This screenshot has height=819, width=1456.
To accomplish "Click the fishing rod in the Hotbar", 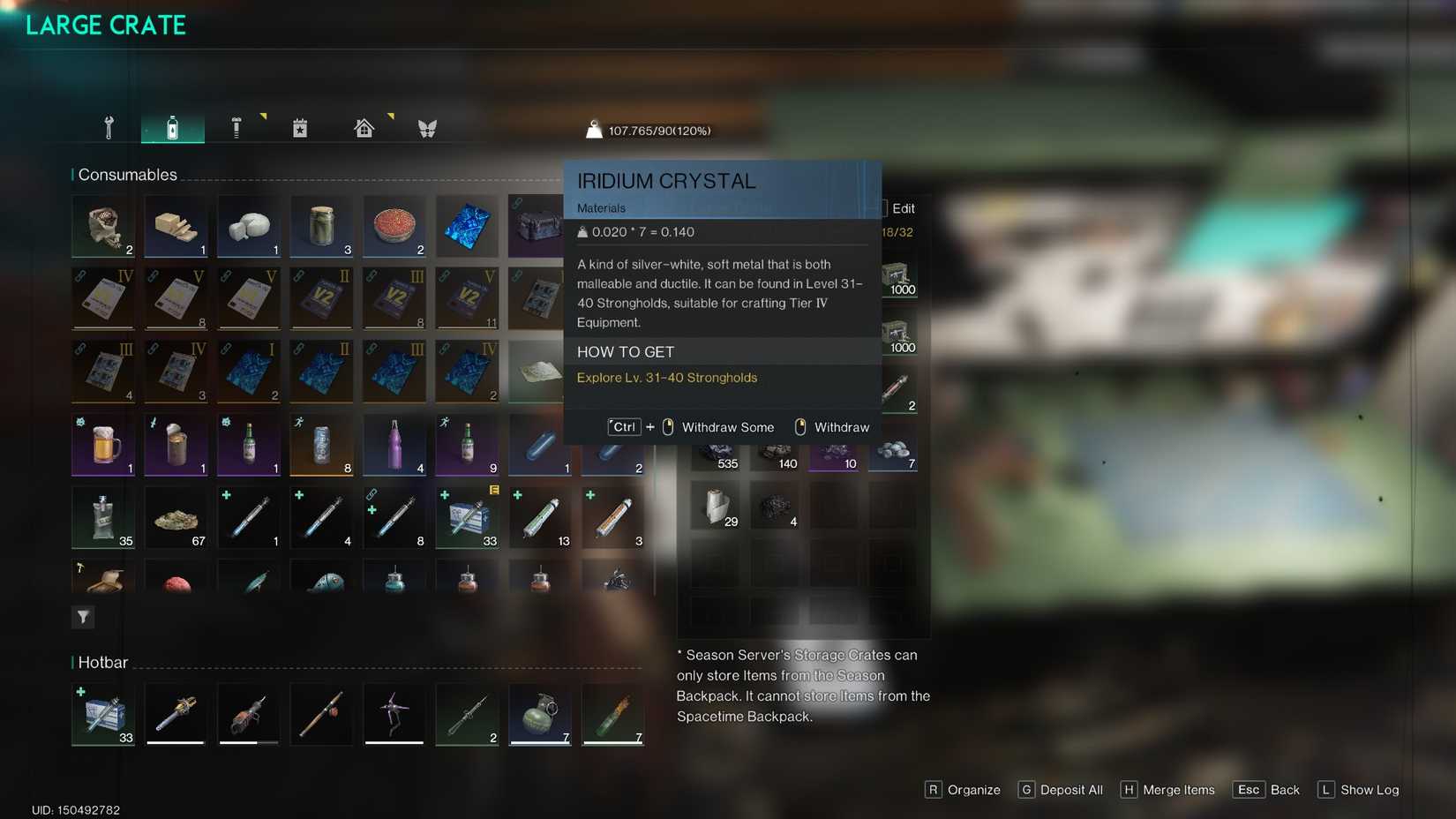I will (x=321, y=714).
